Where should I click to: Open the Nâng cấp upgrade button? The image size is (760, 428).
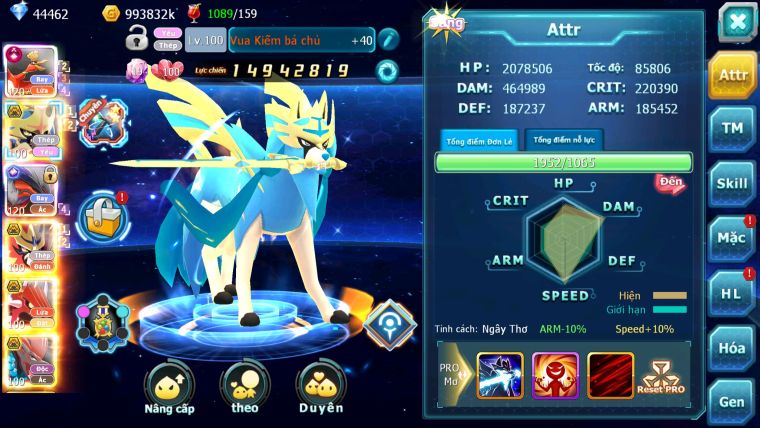point(169,390)
